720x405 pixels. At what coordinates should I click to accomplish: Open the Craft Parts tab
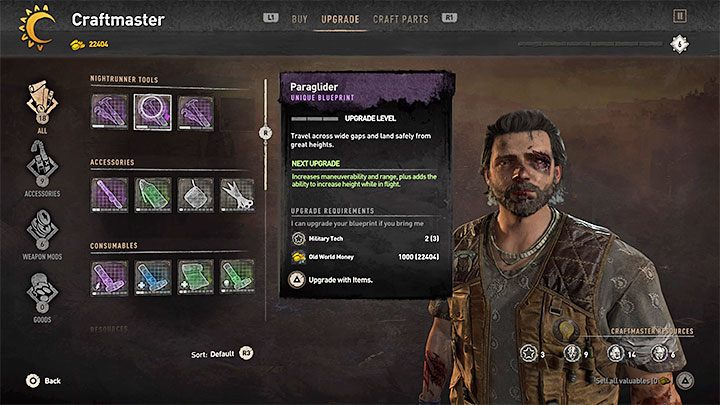coord(399,18)
